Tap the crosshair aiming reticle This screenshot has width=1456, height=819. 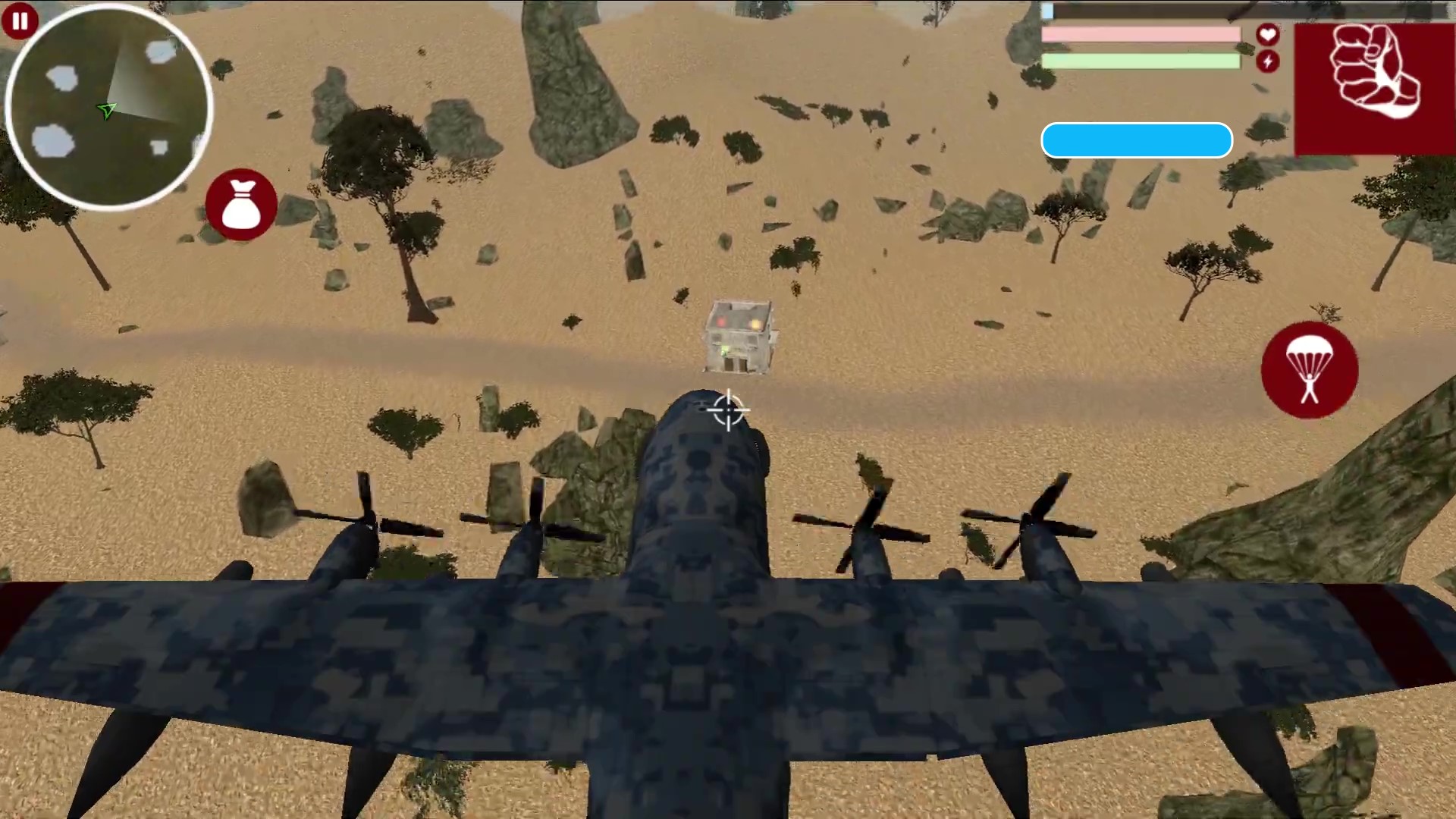(x=727, y=410)
